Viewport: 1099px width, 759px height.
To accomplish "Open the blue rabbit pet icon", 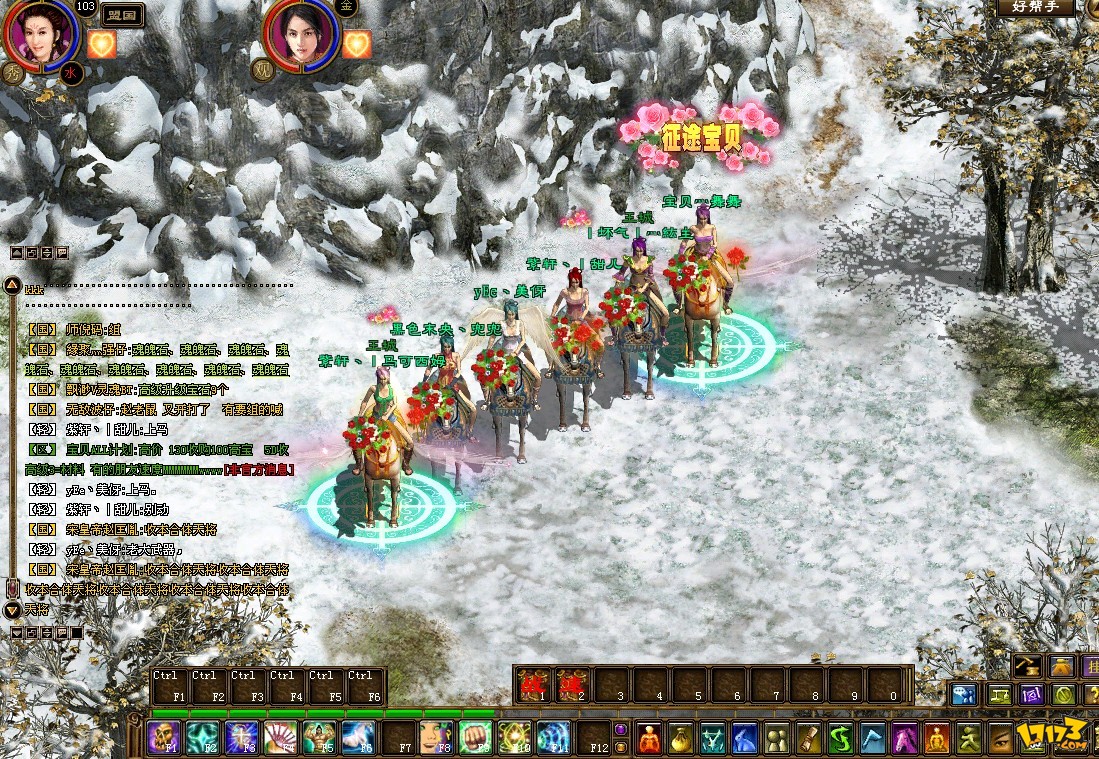I will pos(746,738).
